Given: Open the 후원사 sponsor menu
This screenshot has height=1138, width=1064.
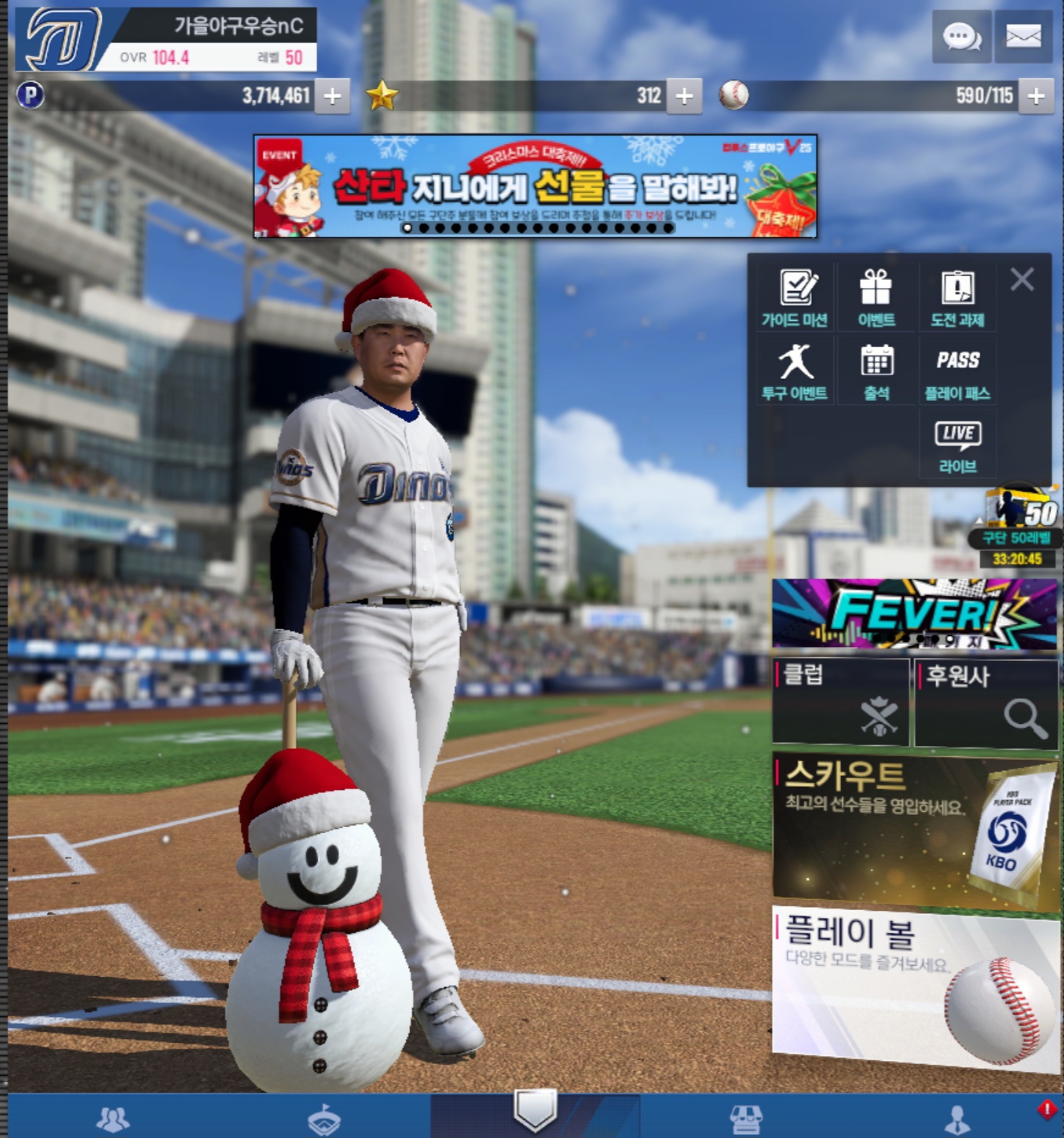Looking at the screenshot, I should pyautogui.click(x=986, y=702).
